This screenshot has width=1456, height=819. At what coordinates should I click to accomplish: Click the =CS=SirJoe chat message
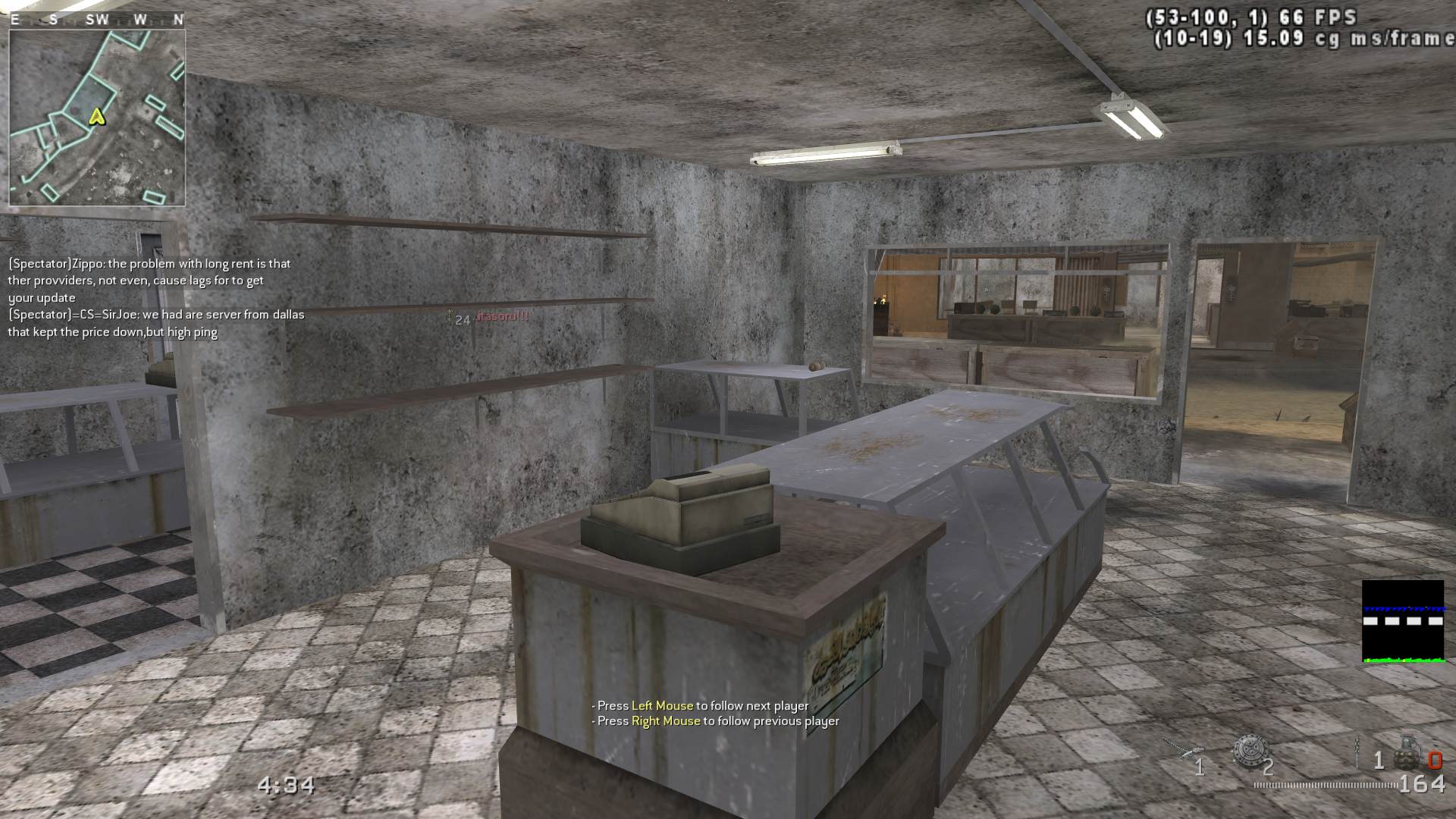155,323
